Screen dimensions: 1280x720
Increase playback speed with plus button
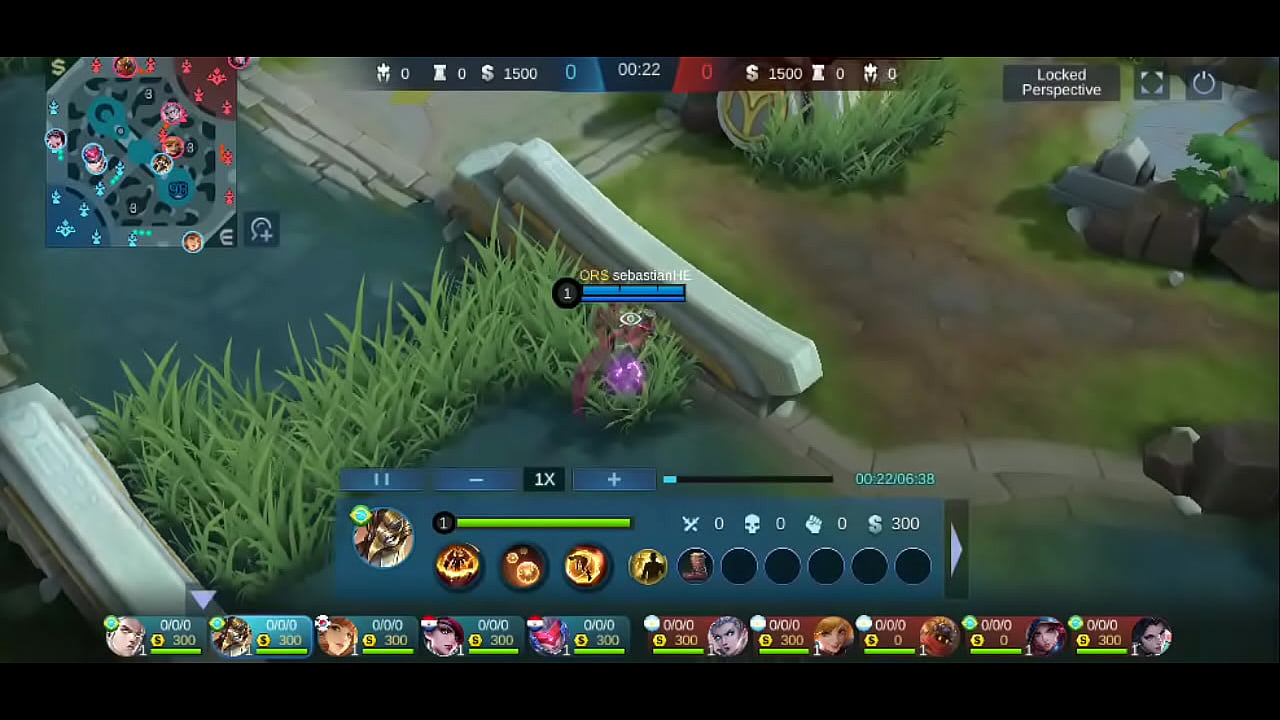click(613, 479)
